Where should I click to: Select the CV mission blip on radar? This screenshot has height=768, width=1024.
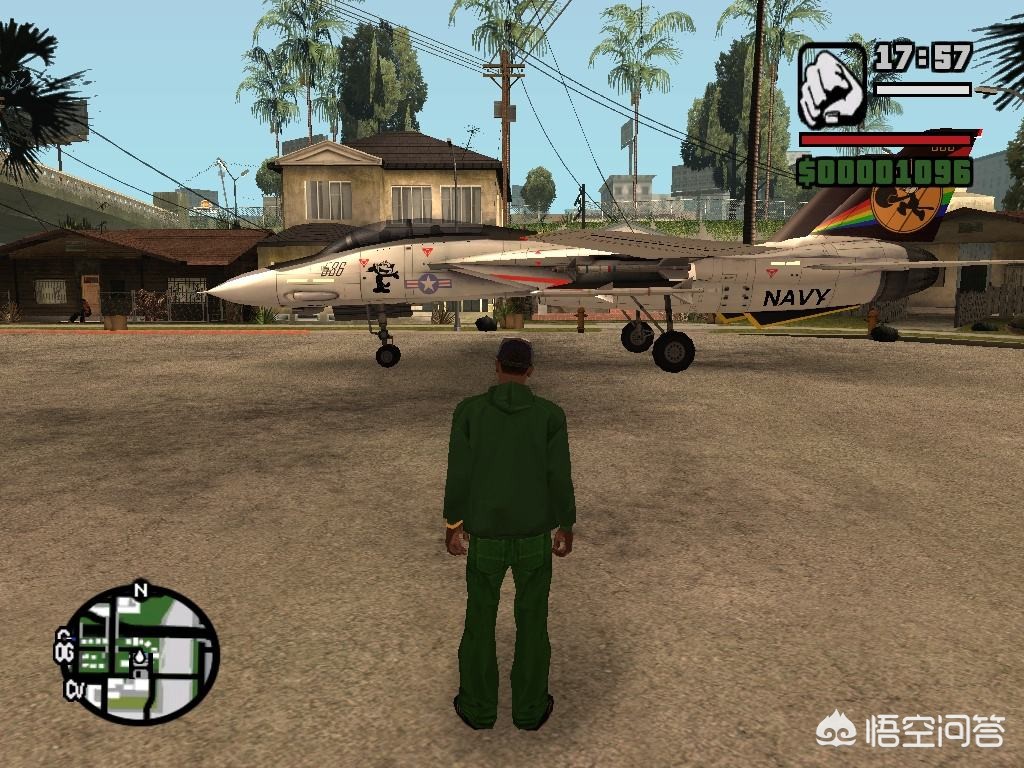click(x=75, y=689)
